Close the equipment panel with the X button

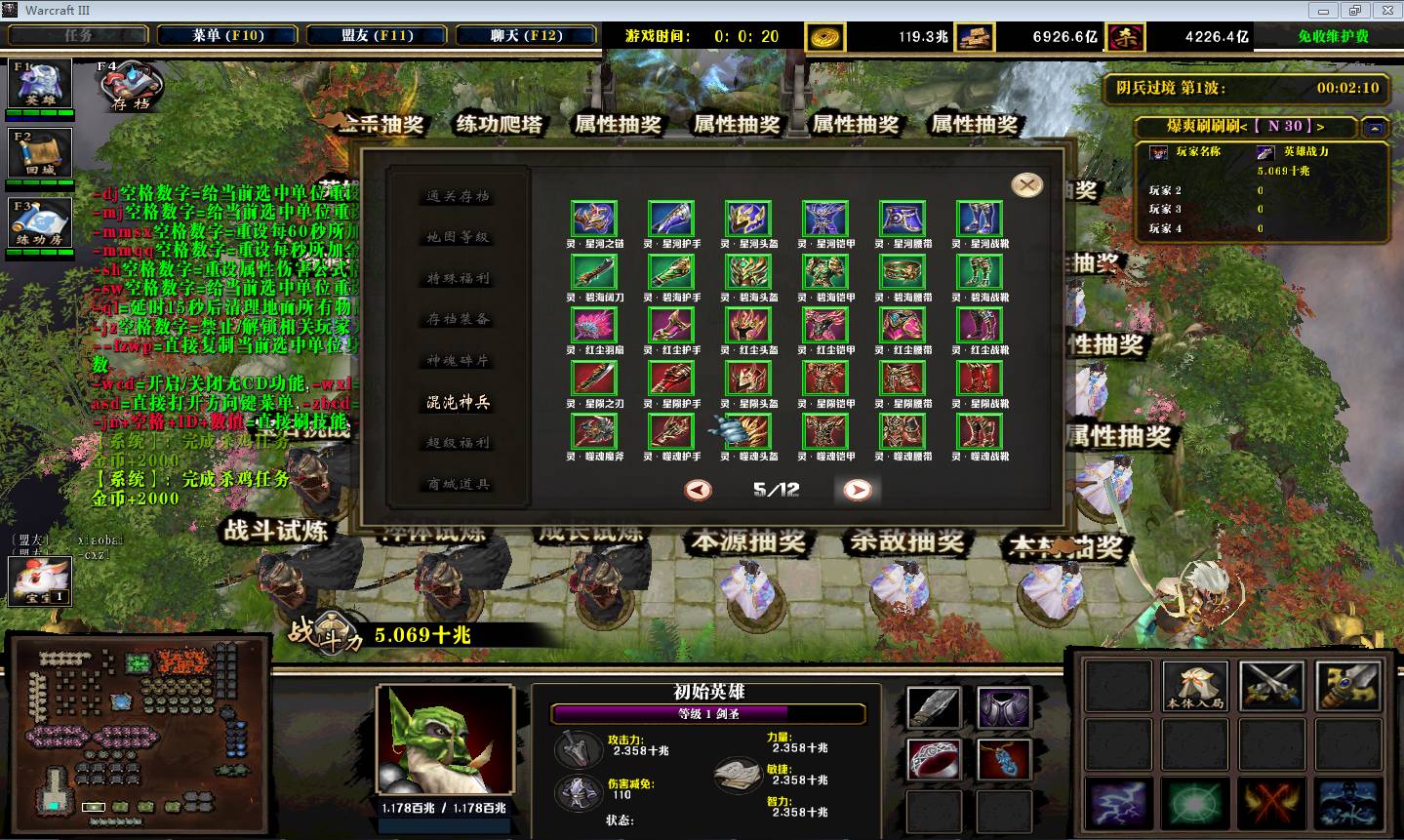coord(1026,185)
